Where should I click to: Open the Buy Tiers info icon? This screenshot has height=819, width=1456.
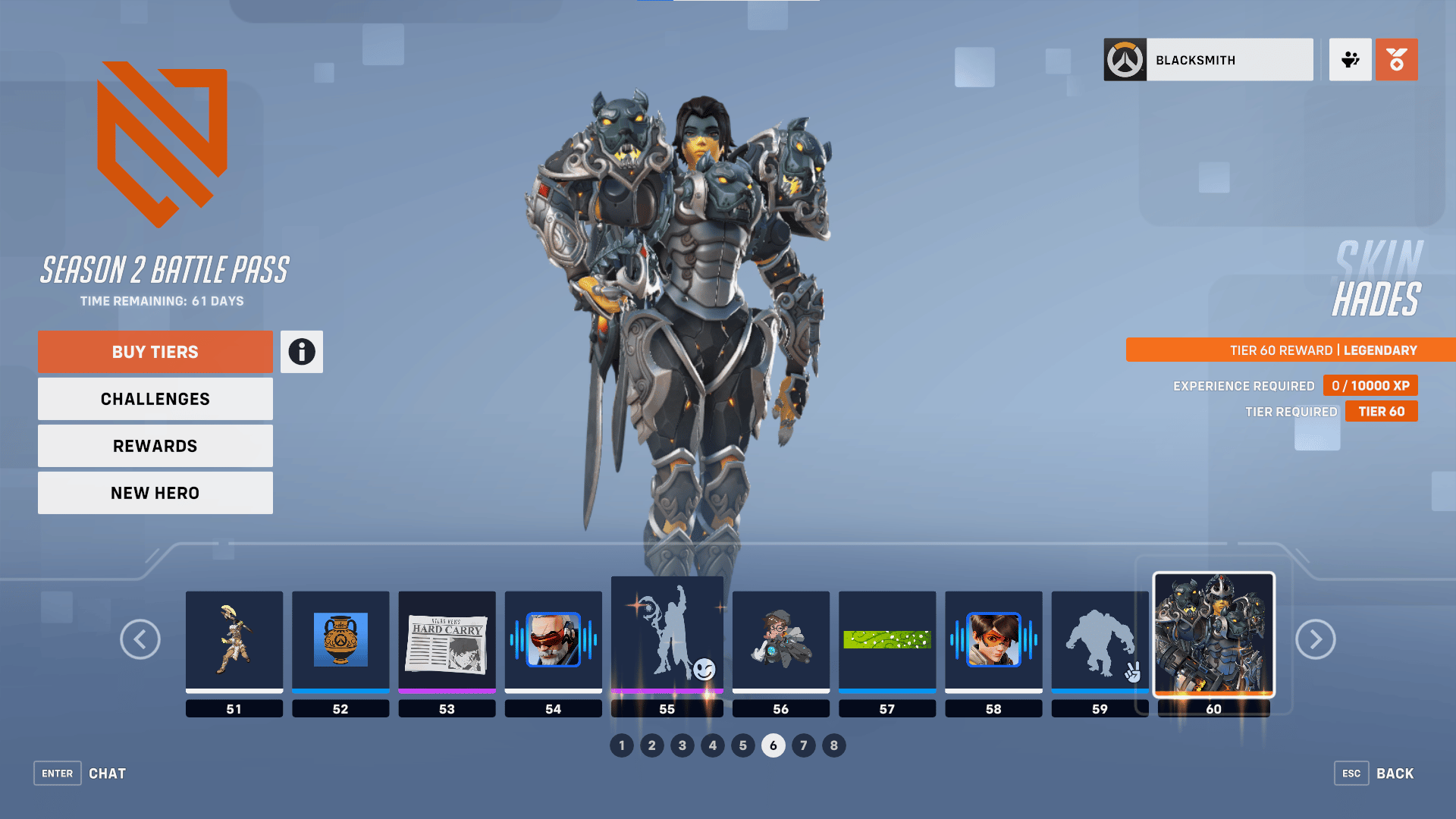pos(301,351)
